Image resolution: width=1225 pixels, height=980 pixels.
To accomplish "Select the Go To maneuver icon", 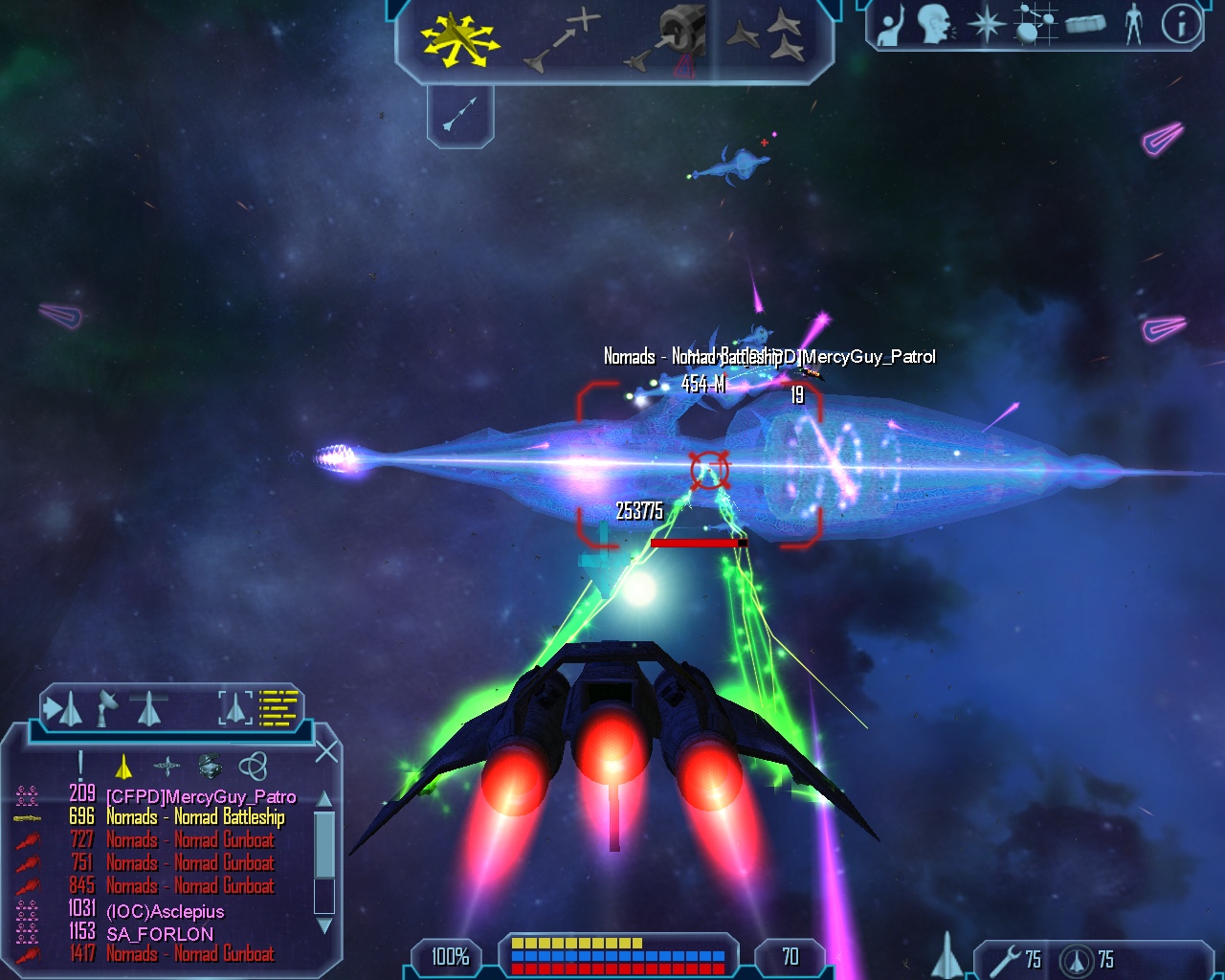I will [x=563, y=40].
